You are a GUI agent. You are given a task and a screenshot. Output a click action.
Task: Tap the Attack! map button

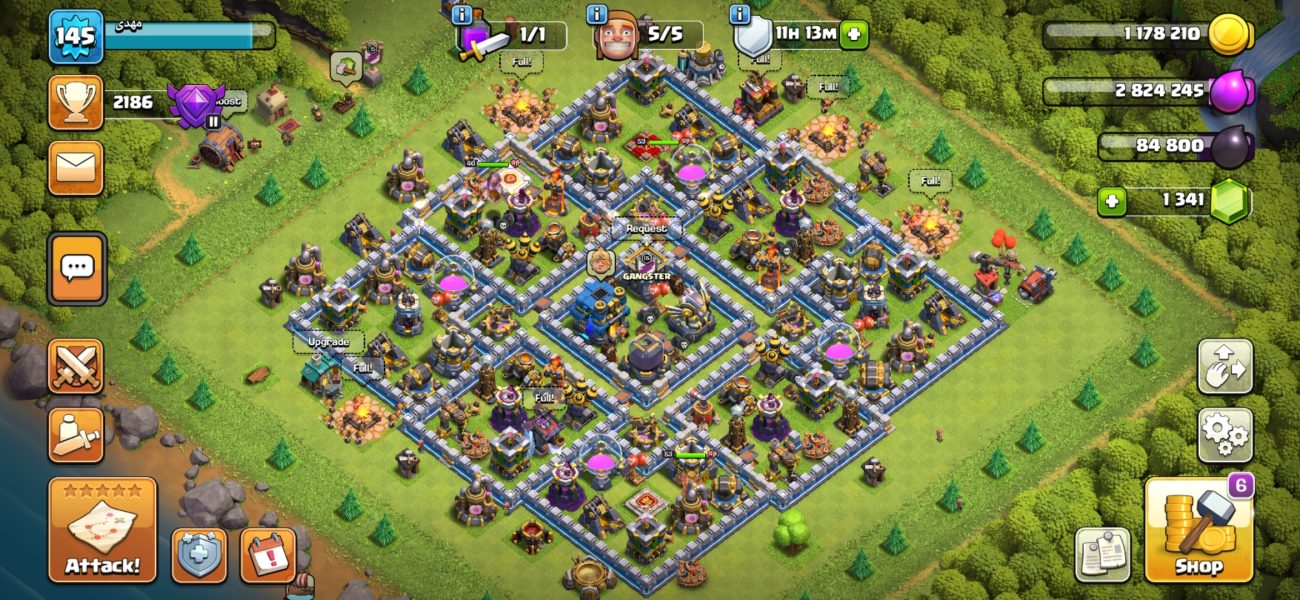(103, 530)
